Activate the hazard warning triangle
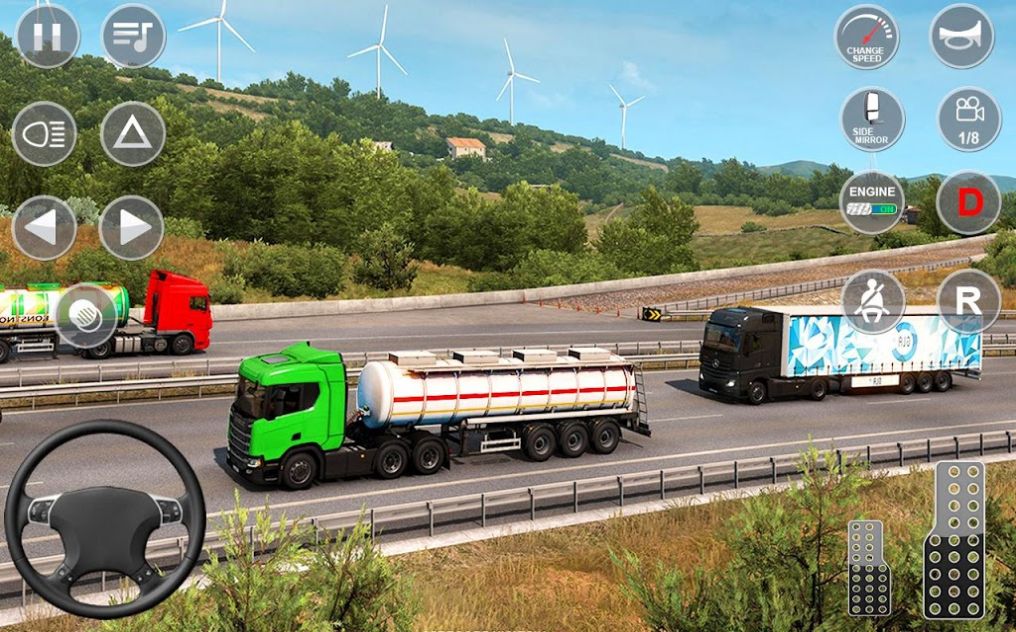The width and height of the screenshot is (1016, 632). tap(133, 133)
